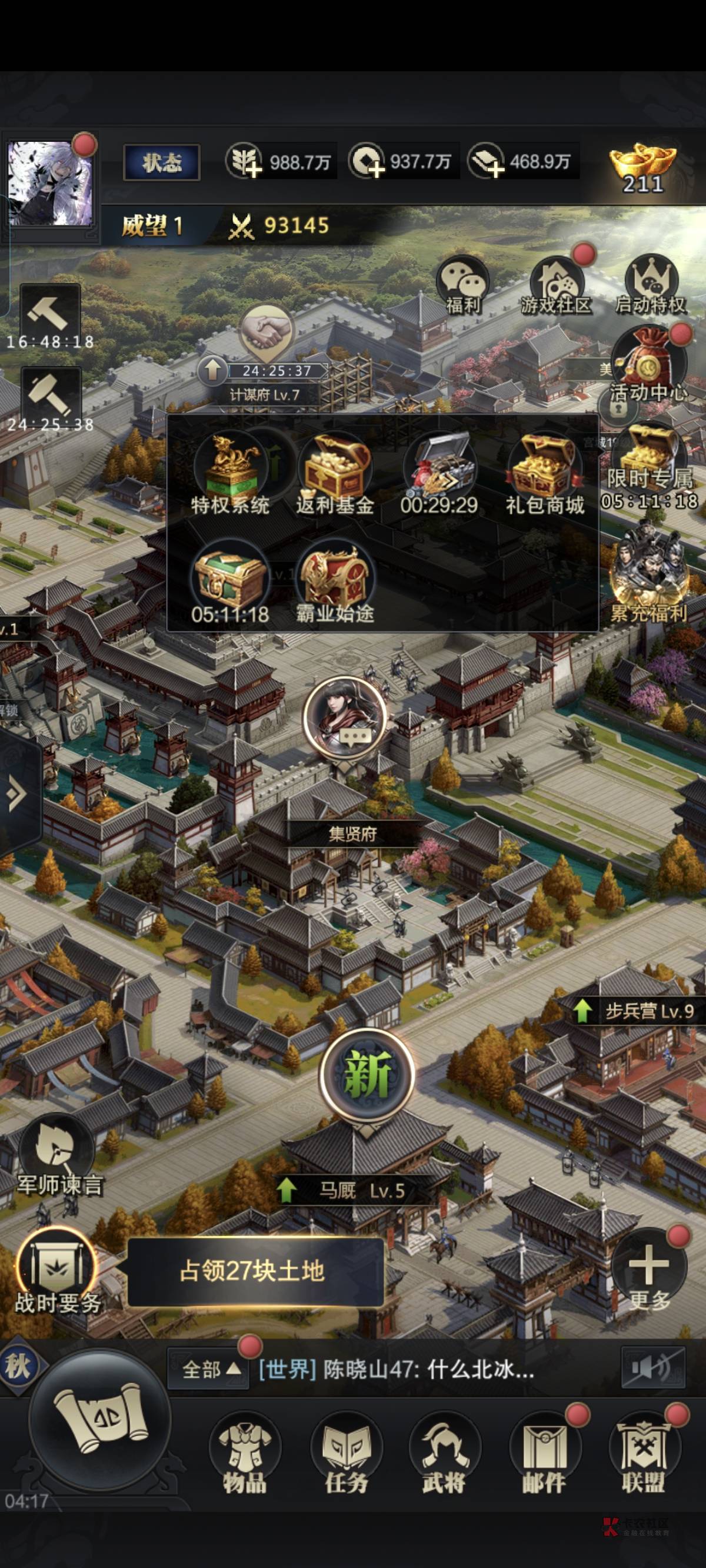Tap the 状态 status button

[x=161, y=162]
